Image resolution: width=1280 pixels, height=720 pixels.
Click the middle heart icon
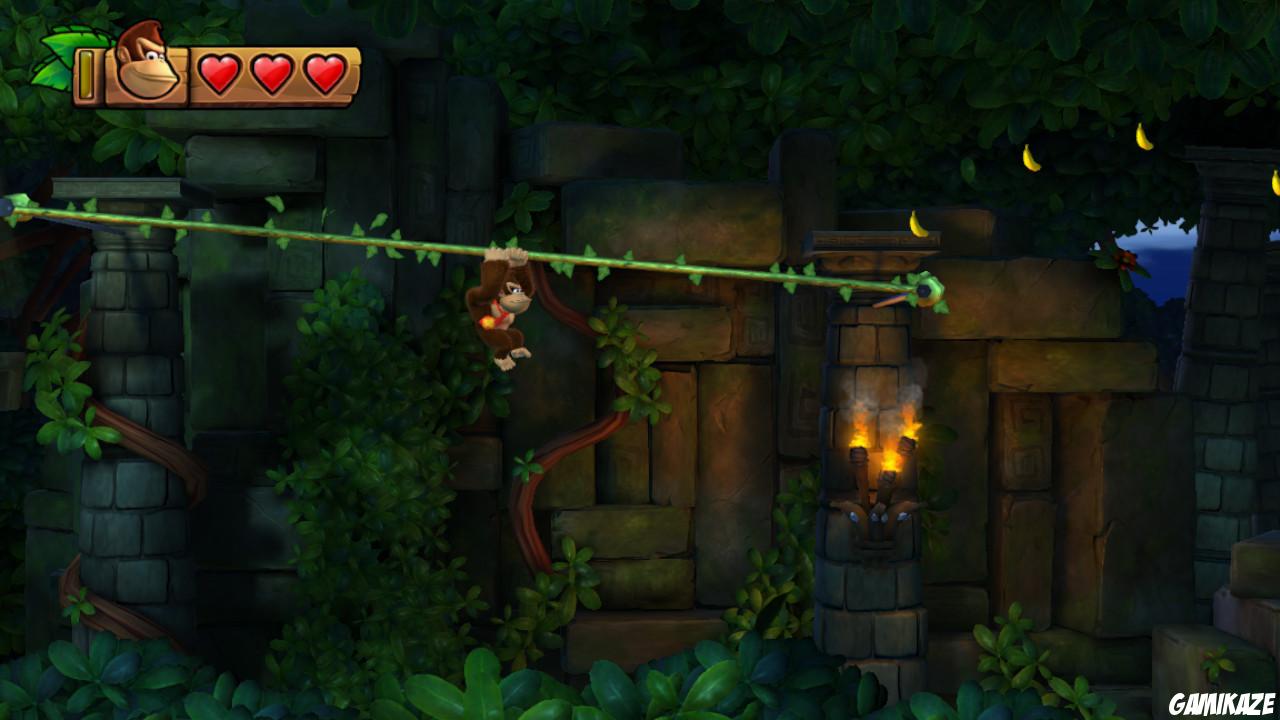coord(270,72)
